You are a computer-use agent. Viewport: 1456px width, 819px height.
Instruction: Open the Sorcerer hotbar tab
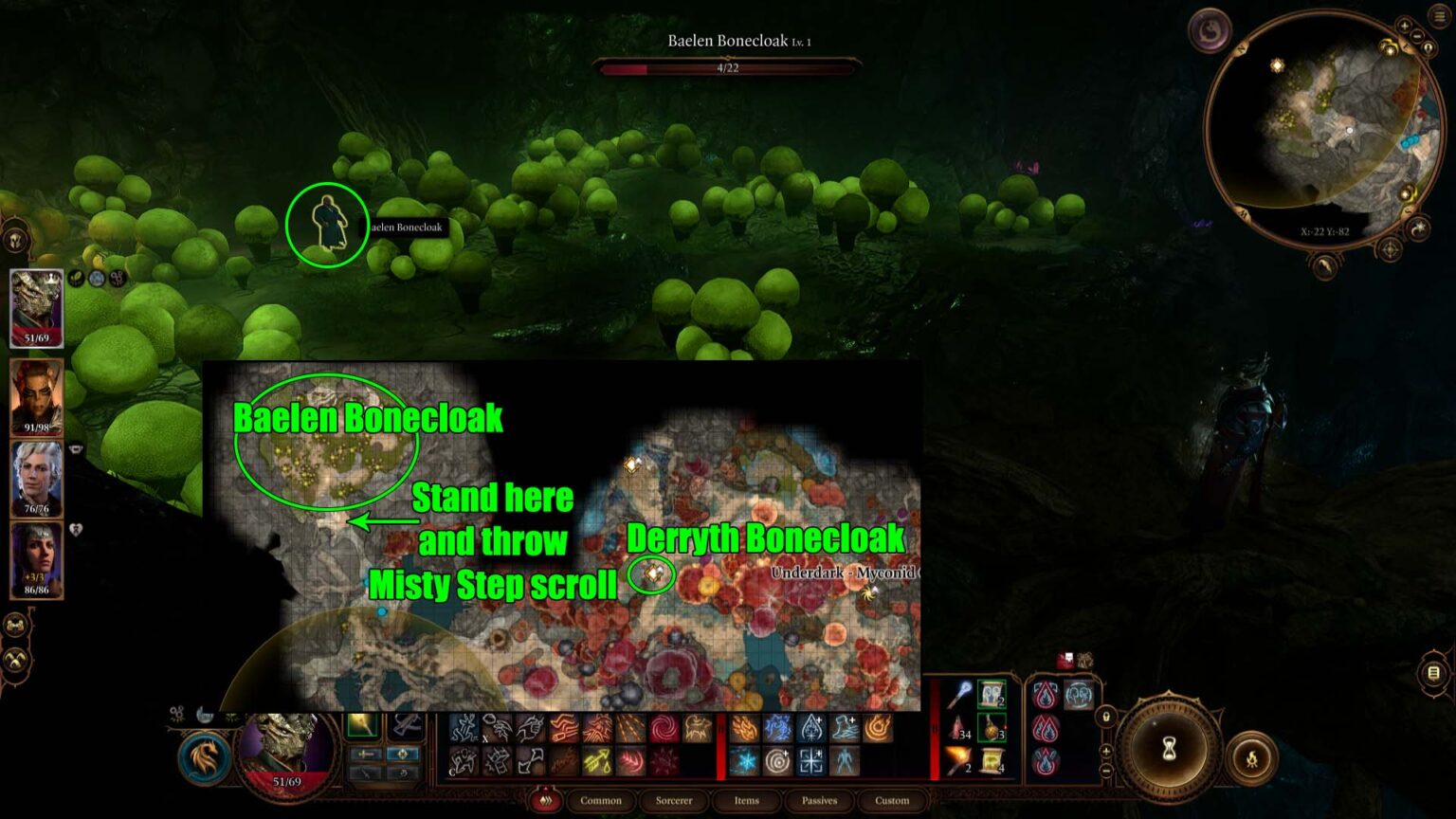point(673,801)
